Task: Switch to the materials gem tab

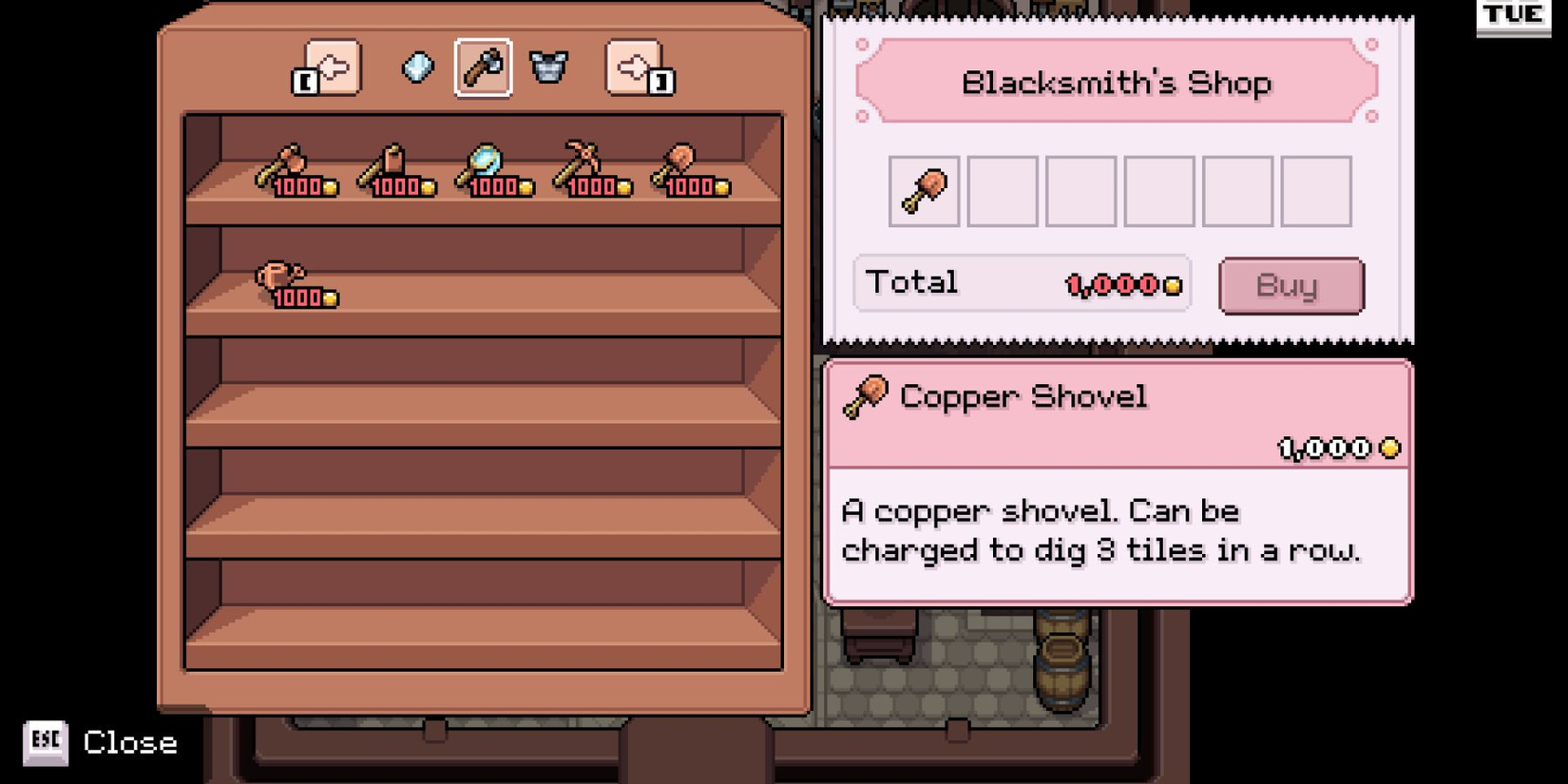Action: point(415,67)
